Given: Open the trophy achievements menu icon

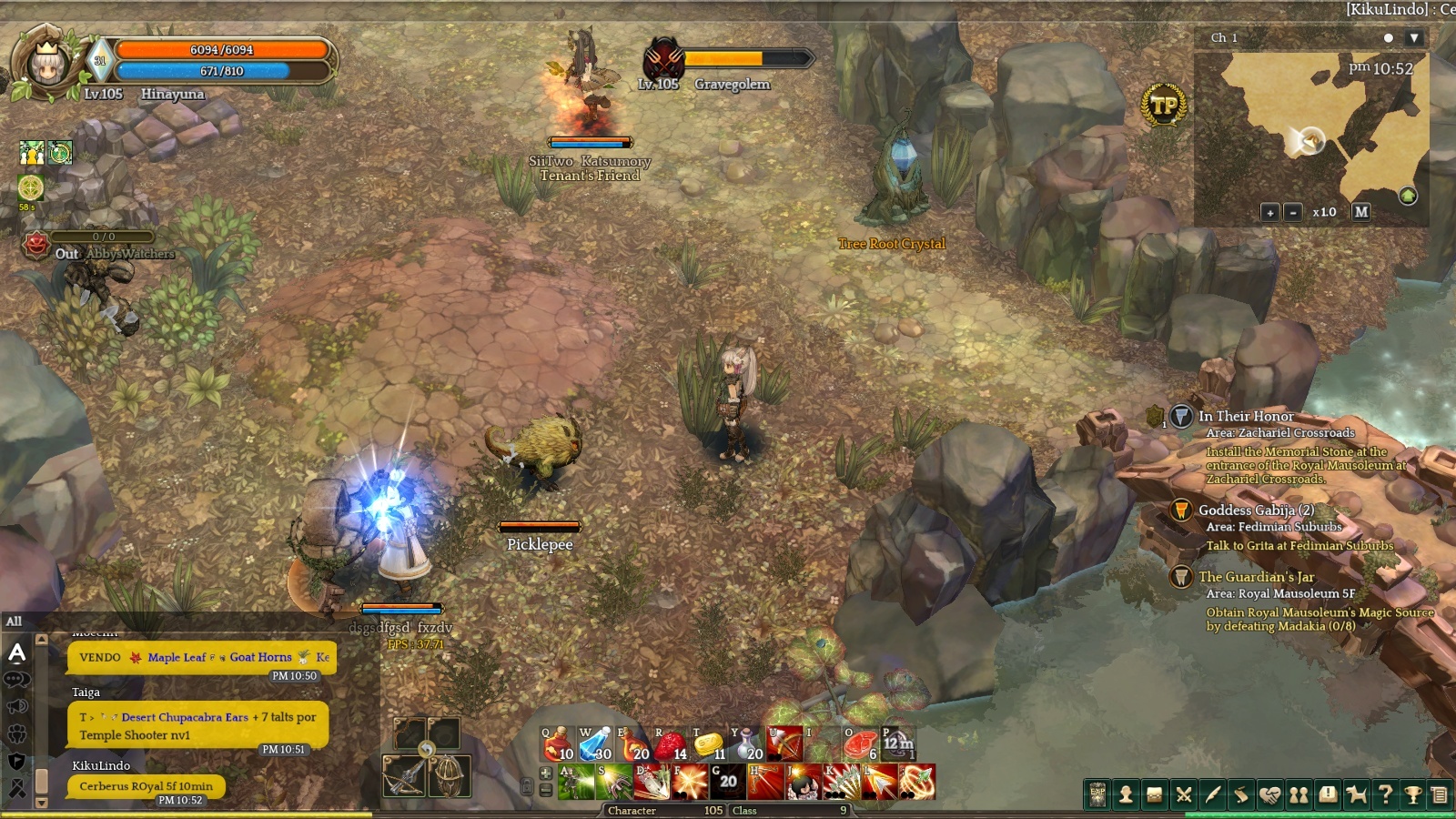Looking at the screenshot, I should point(1413,794).
